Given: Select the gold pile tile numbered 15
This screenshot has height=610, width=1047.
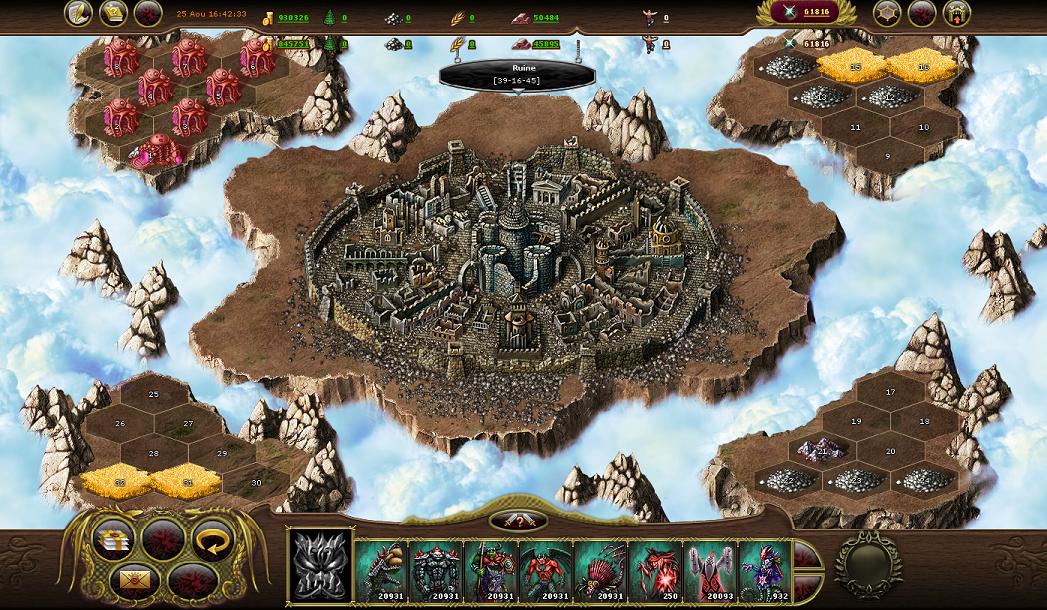Looking at the screenshot, I should pos(854,65).
